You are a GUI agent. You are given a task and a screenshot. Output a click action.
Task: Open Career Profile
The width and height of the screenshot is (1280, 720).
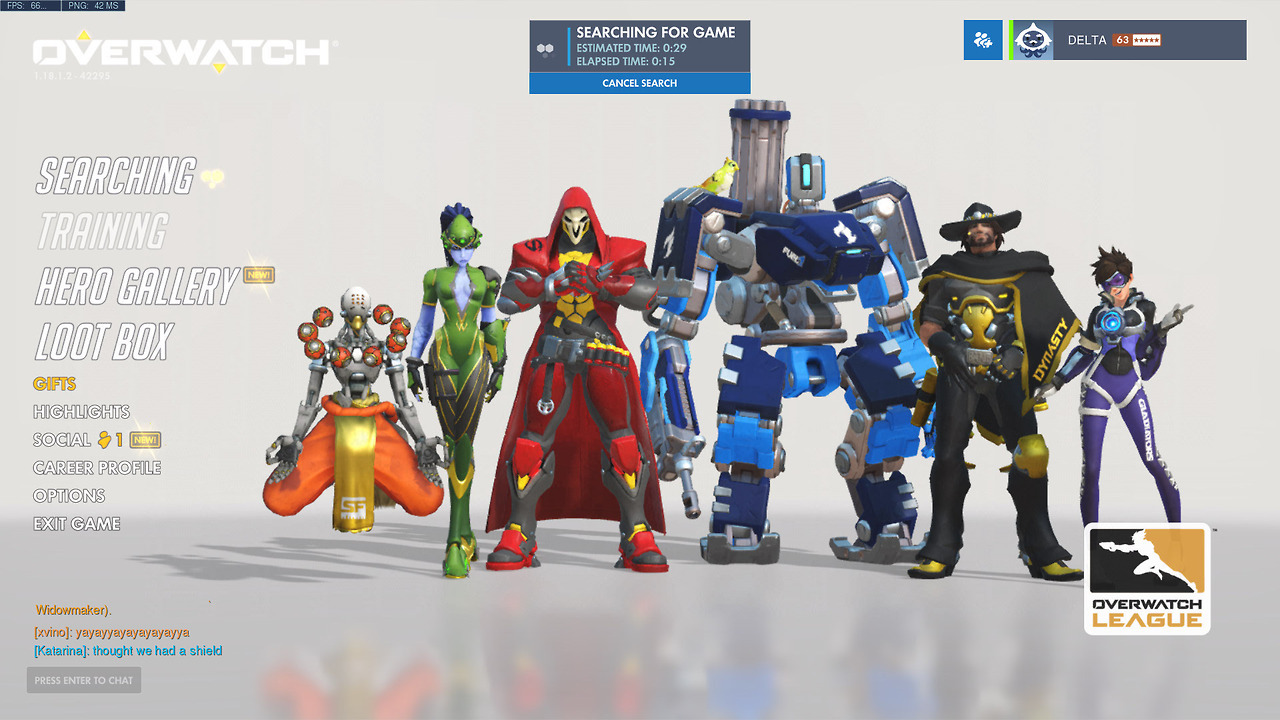[x=96, y=468]
